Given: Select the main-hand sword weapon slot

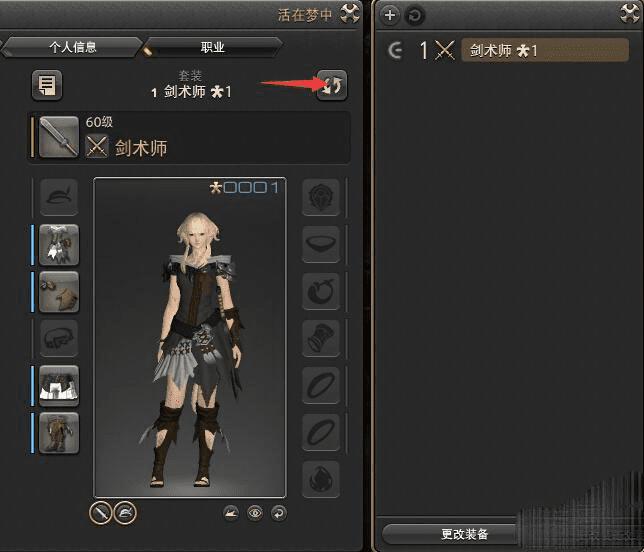Looking at the screenshot, I should [x=59, y=138].
